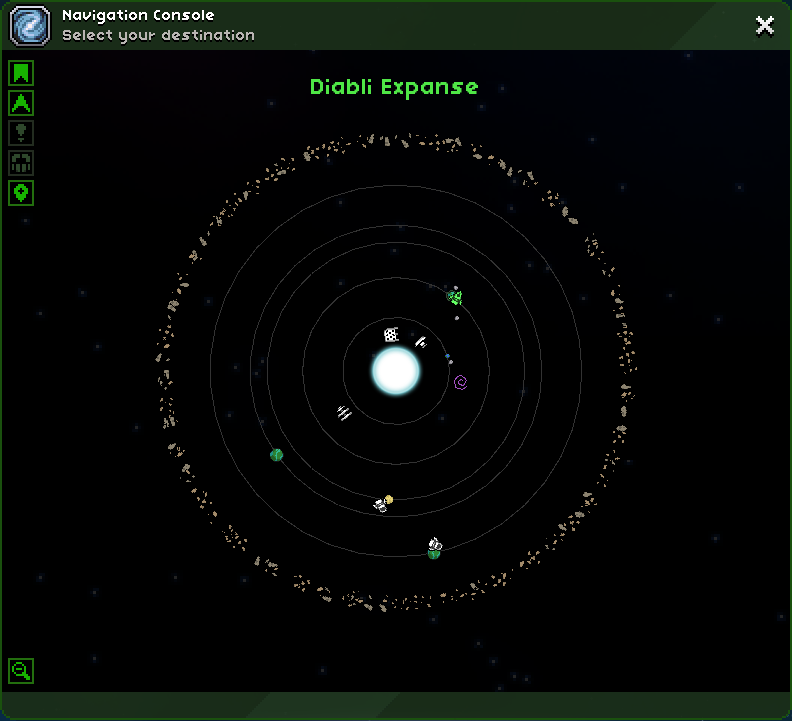The image size is (792, 721).
Task: Select the green ship marker on the orbit
Action: [455, 296]
